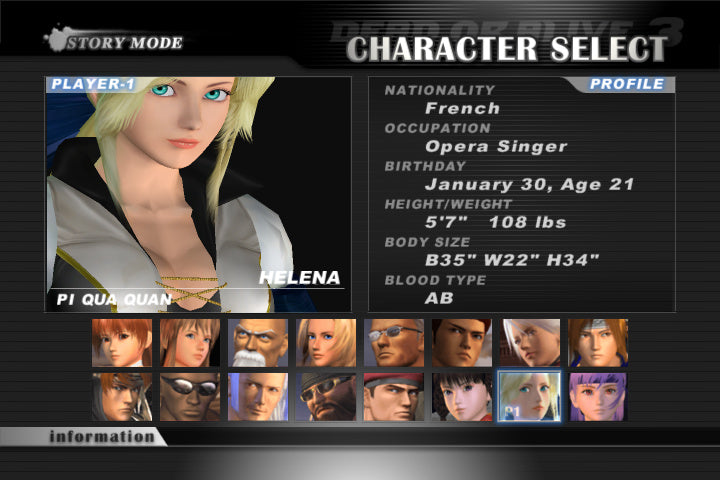Choose Ryu Hayabusa with the headband

[x=598, y=343]
